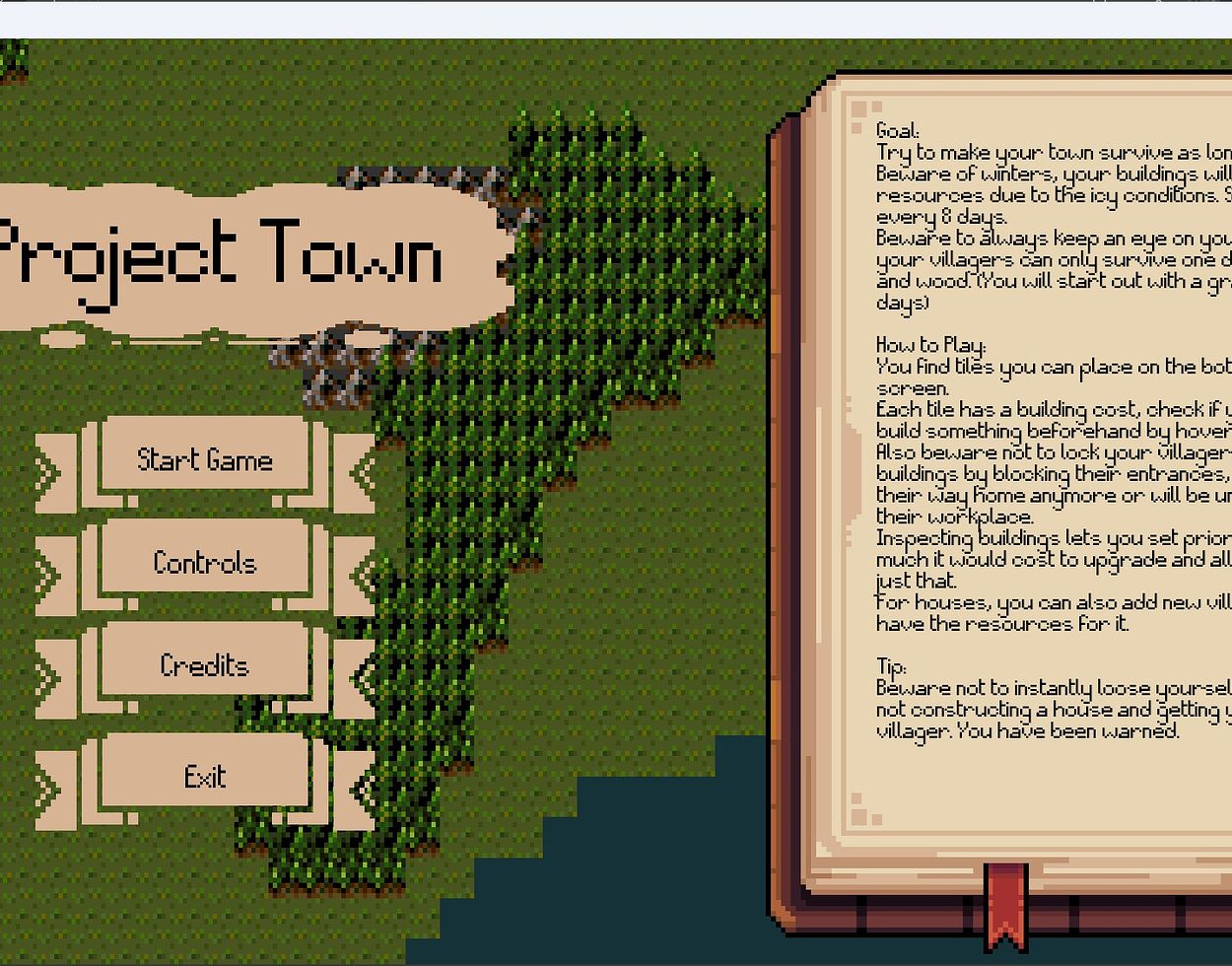Open the Controls menu
Image resolution: width=1232 pixels, height=966 pixels.
click(205, 563)
